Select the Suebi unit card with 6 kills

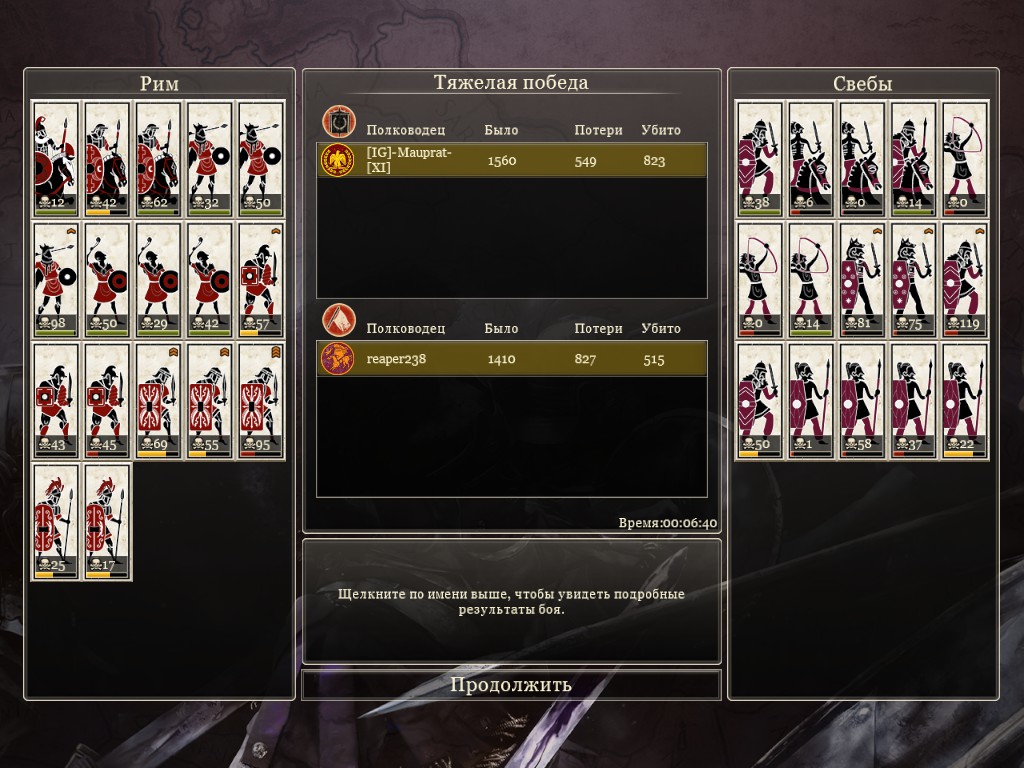point(811,159)
